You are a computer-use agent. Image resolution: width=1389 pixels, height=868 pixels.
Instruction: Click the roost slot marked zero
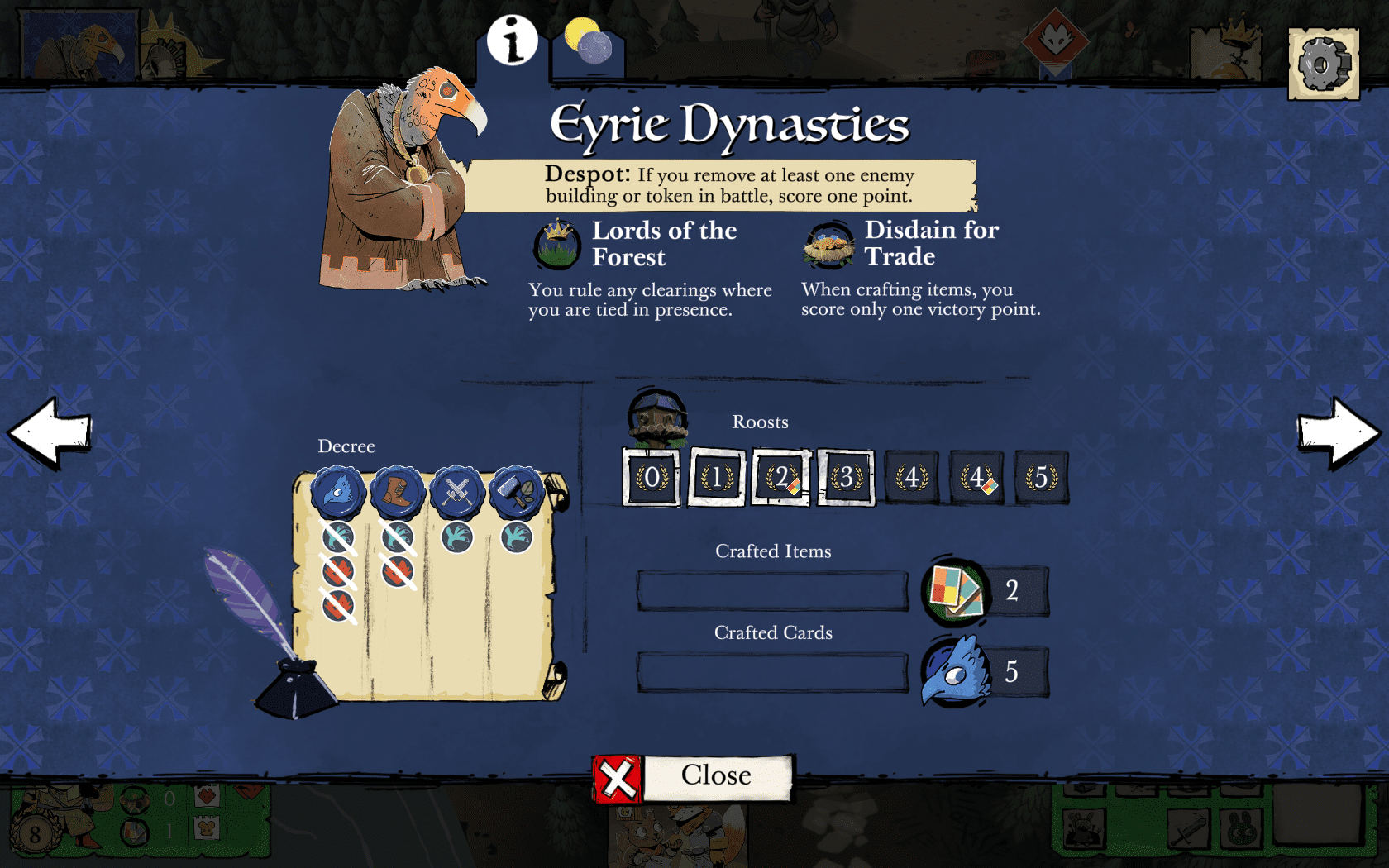(652, 477)
